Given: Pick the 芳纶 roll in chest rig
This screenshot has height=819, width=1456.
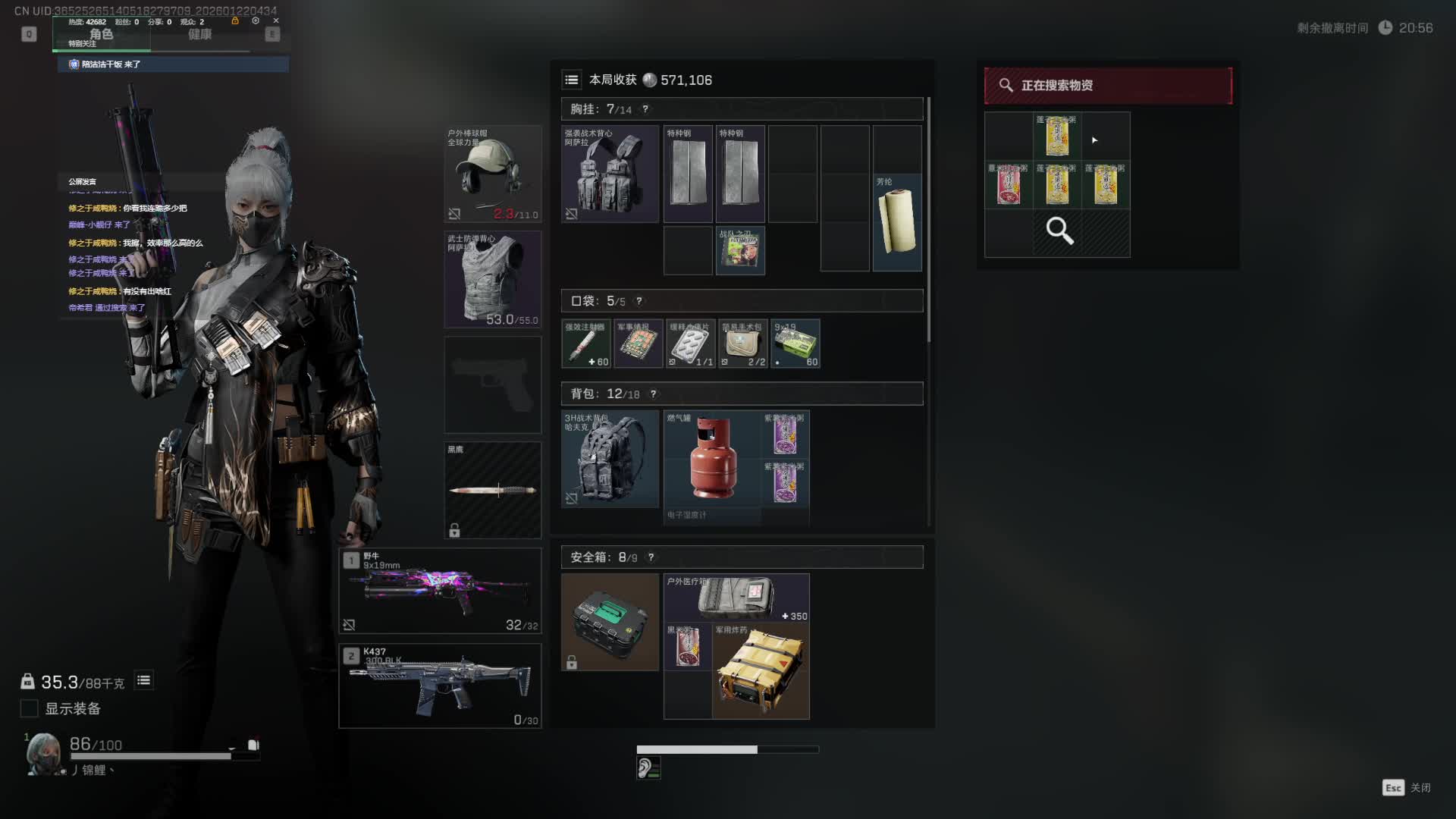Looking at the screenshot, I should click(897, 222).
